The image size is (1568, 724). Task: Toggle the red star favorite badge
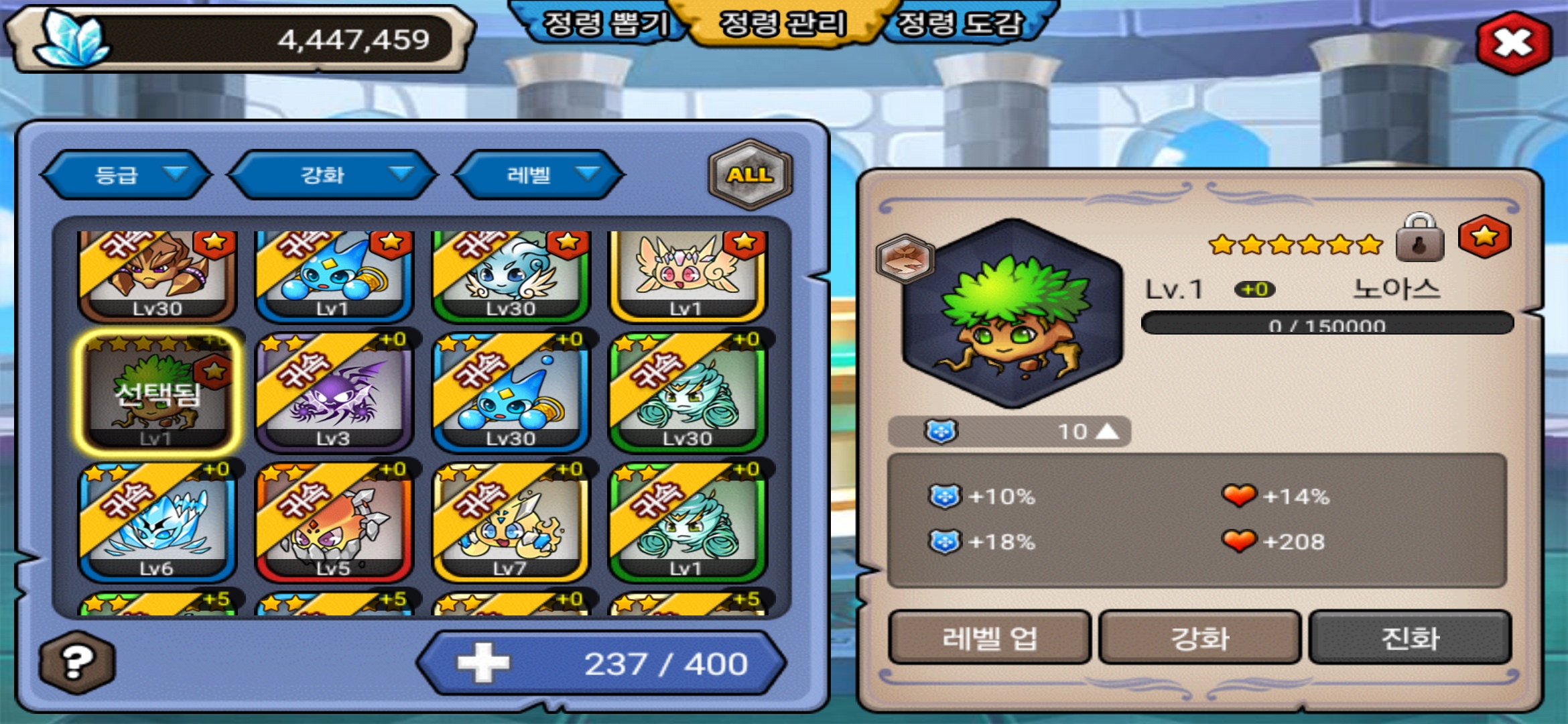pos(1484,237)
